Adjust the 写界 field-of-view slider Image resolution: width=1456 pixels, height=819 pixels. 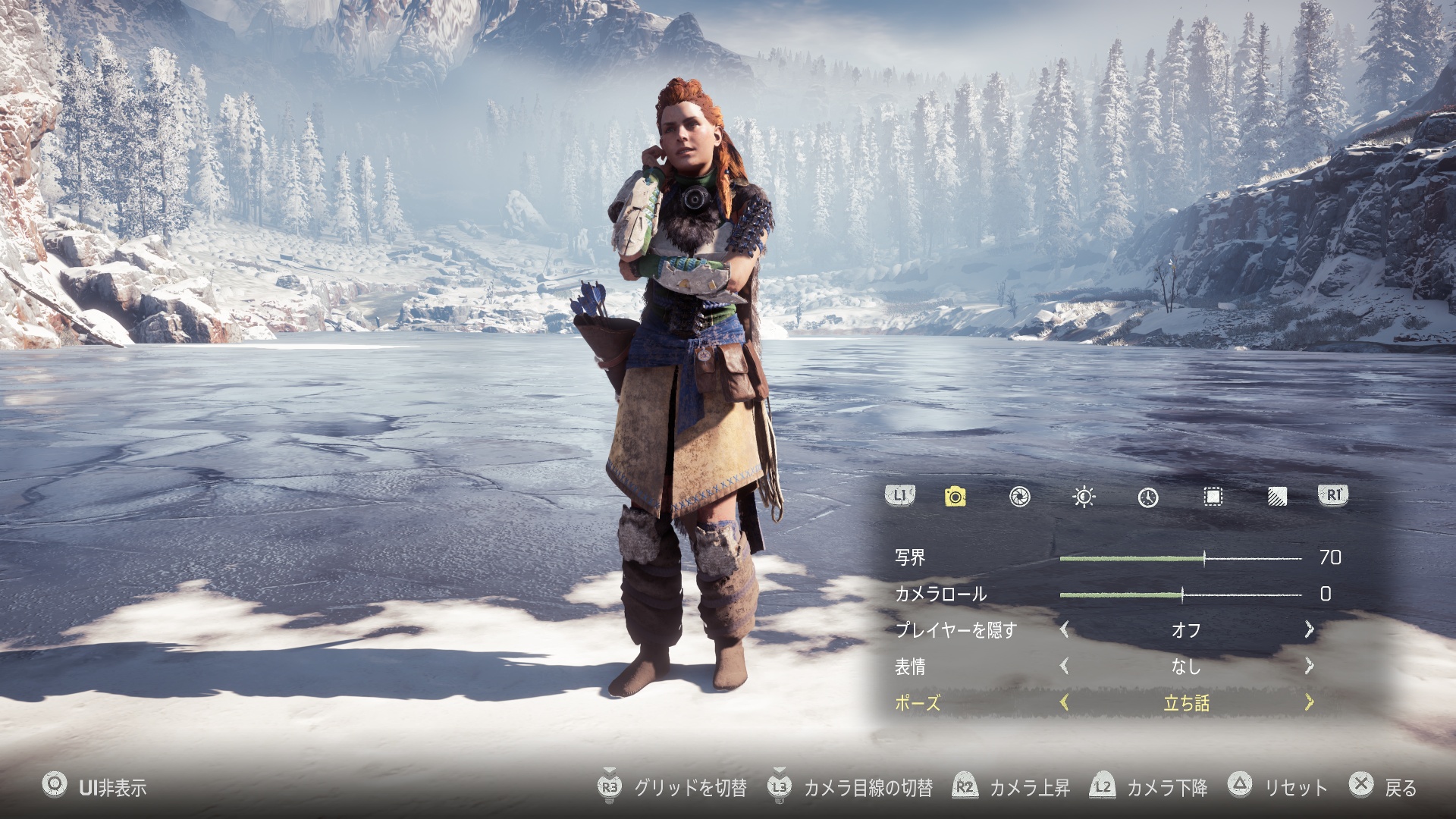click(x=1204, y=559)
